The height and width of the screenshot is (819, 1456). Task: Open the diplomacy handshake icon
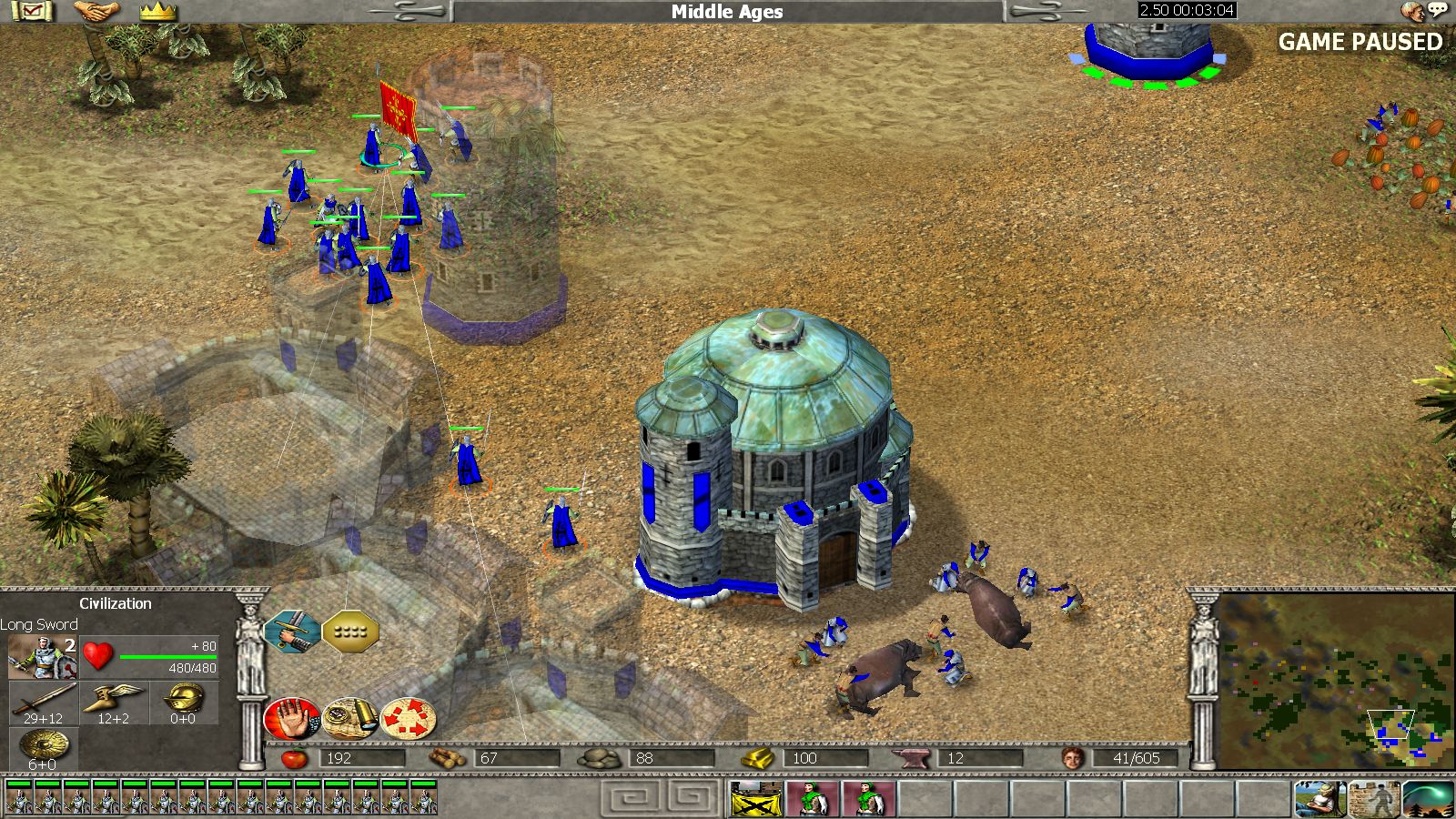click(x=97, y=11)
